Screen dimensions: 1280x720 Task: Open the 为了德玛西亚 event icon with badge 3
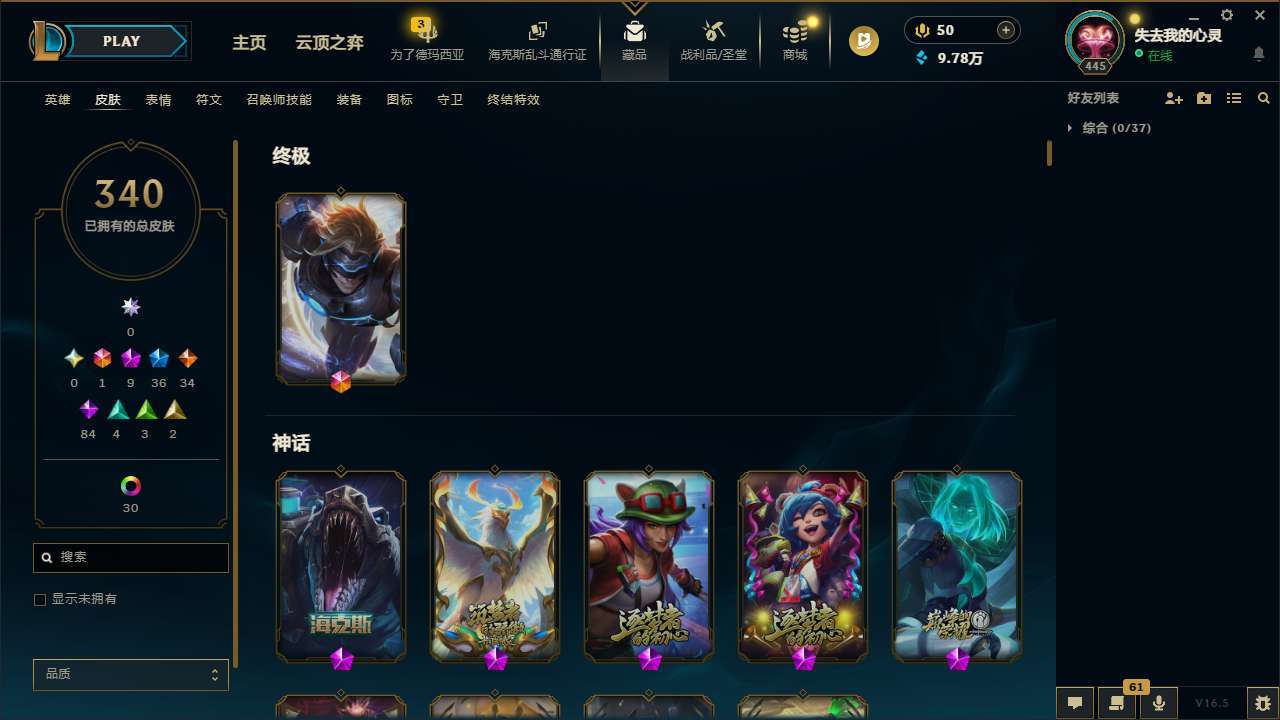click(x=427, y=38)
